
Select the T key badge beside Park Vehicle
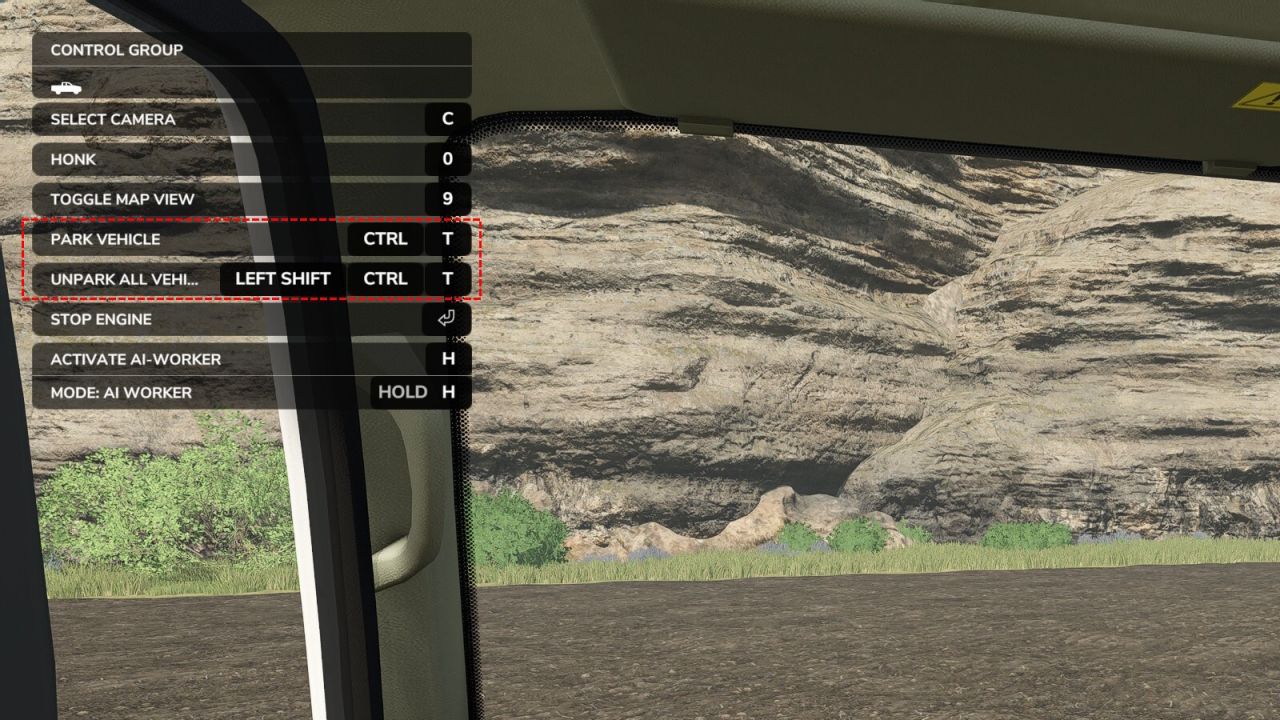coord(447,239)
